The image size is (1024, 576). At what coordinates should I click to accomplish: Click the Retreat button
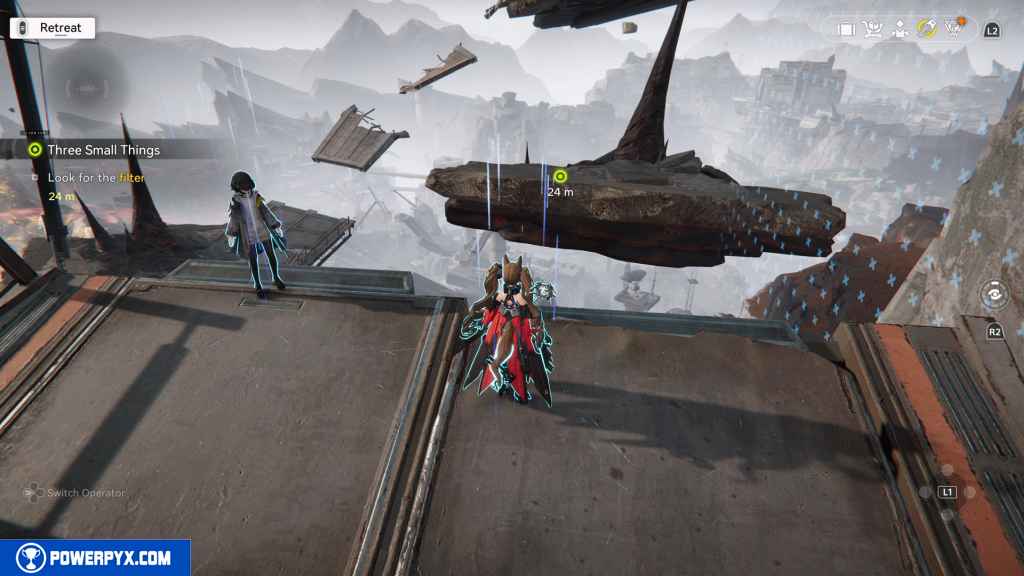[x=52, y=28]
